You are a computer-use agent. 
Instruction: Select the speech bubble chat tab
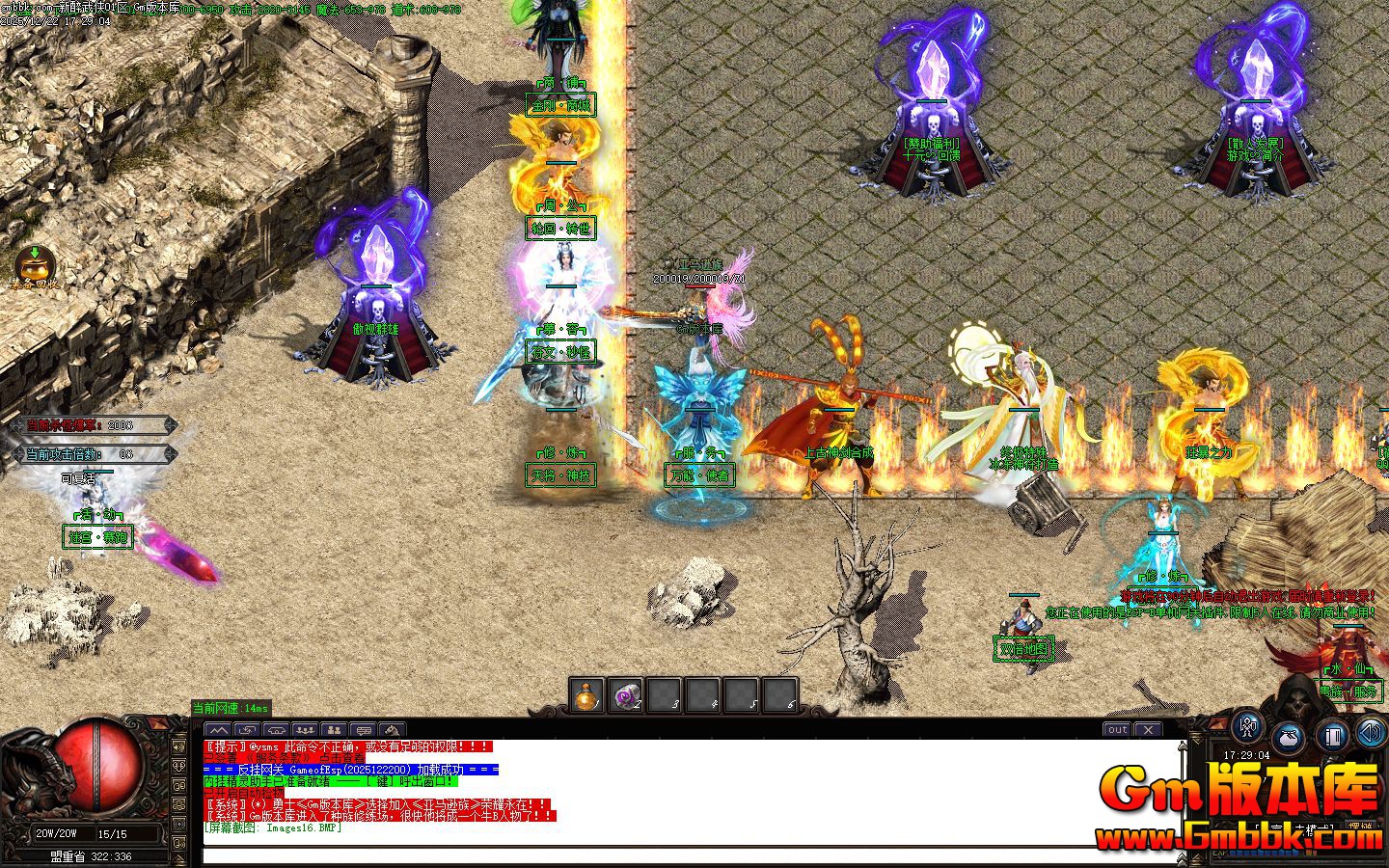coord(363,730)
